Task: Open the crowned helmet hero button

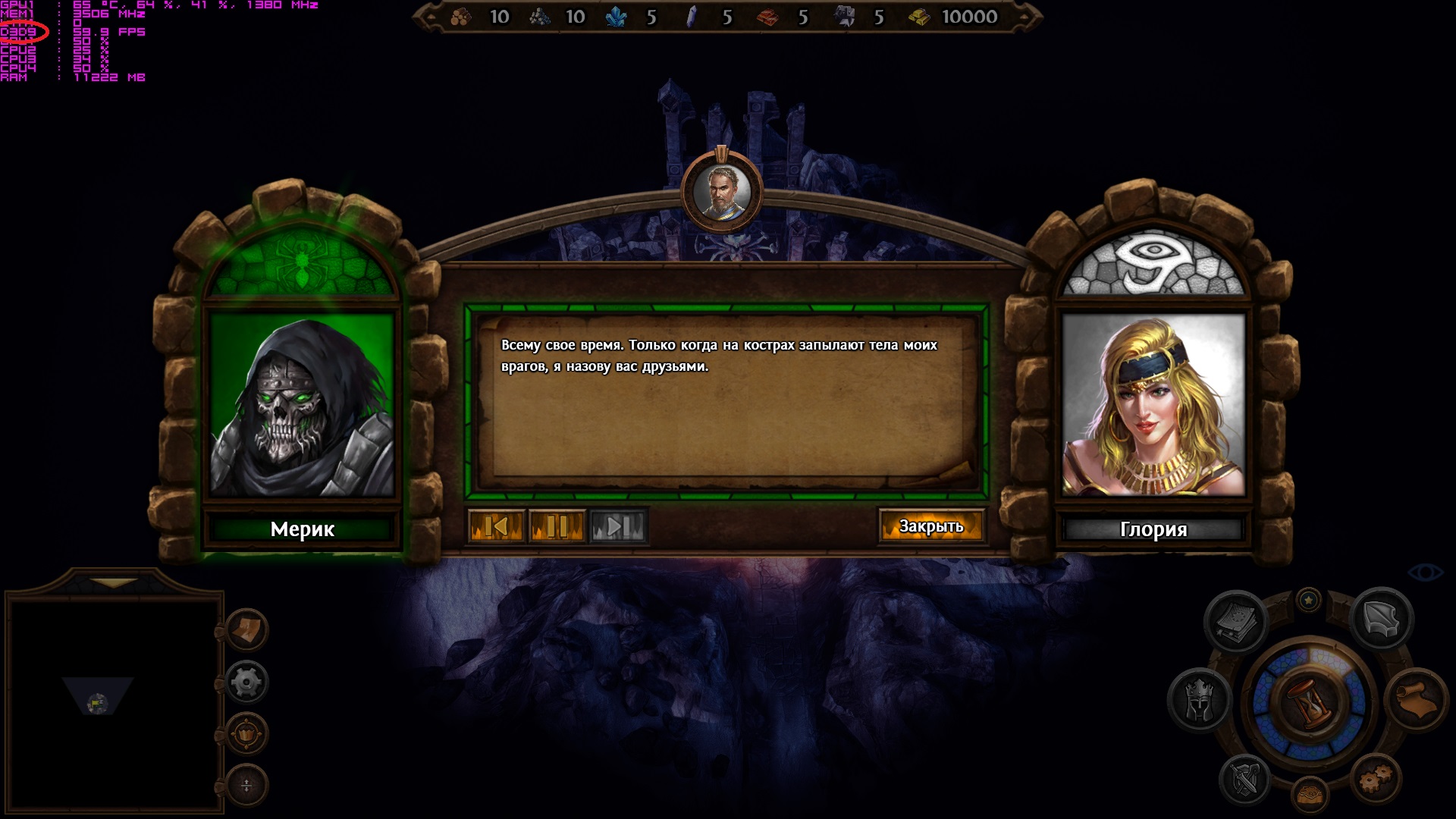Action: coord(1200,699)
